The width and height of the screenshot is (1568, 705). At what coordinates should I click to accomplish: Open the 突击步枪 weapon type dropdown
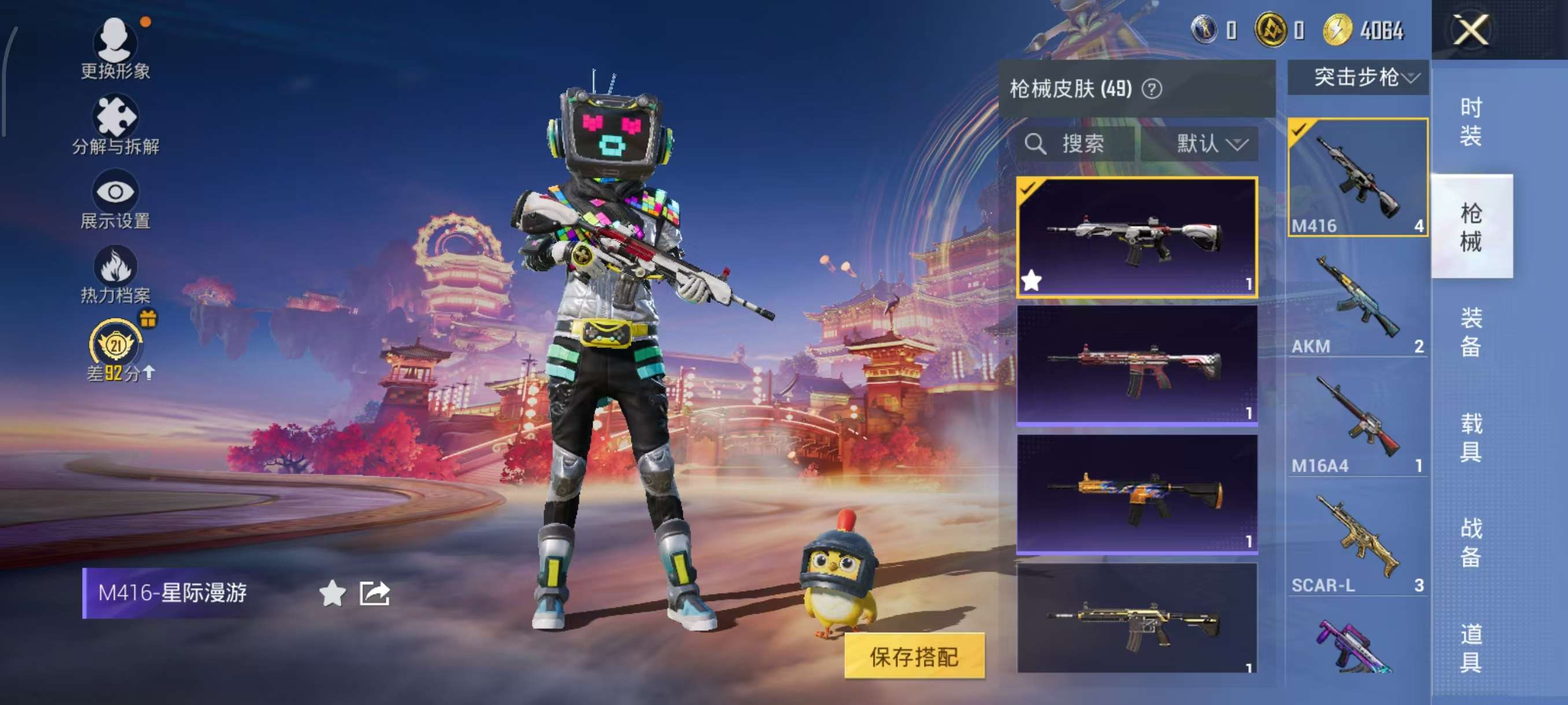(1358, 77)
